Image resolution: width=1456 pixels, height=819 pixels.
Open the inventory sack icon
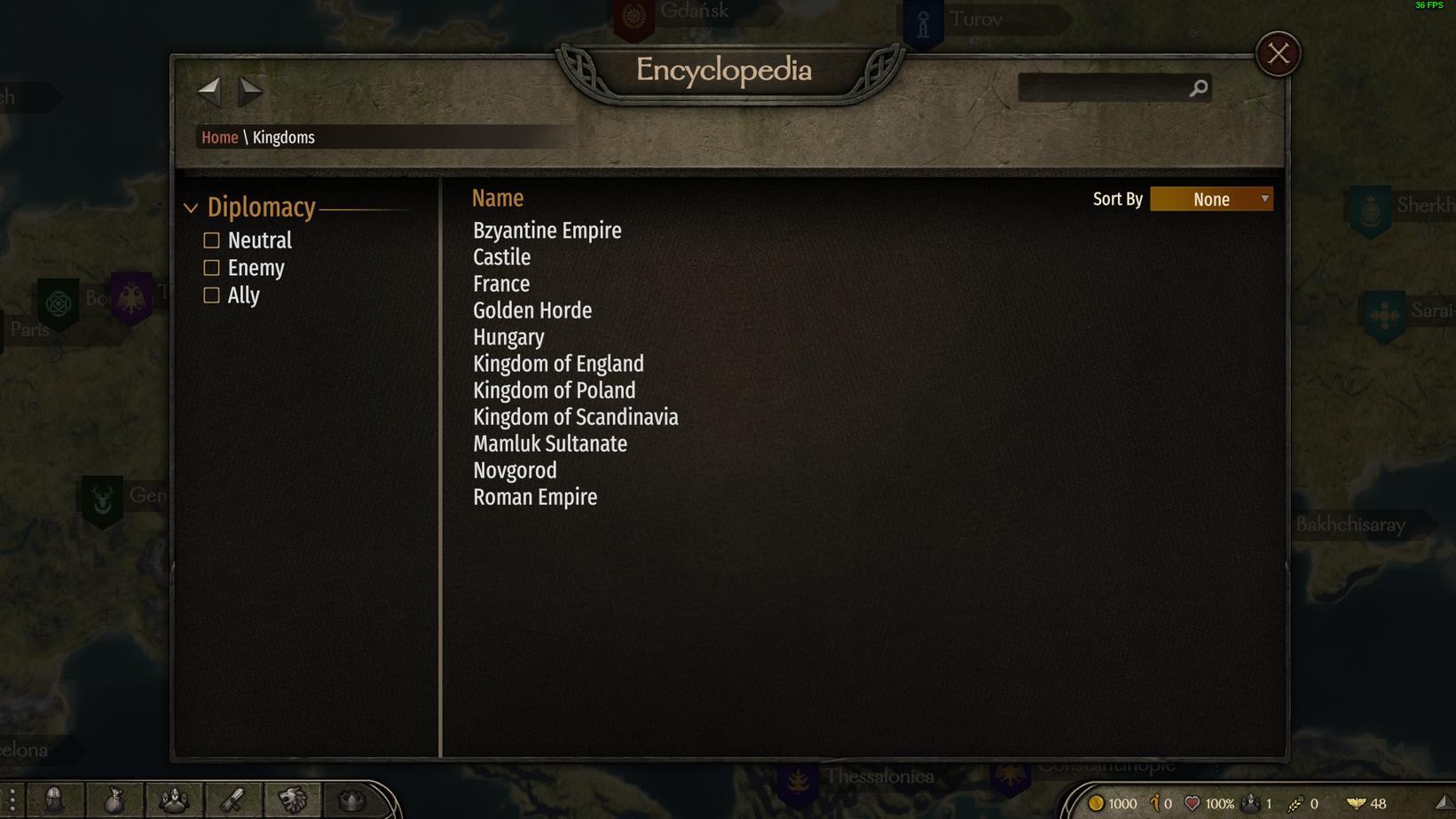114,800
